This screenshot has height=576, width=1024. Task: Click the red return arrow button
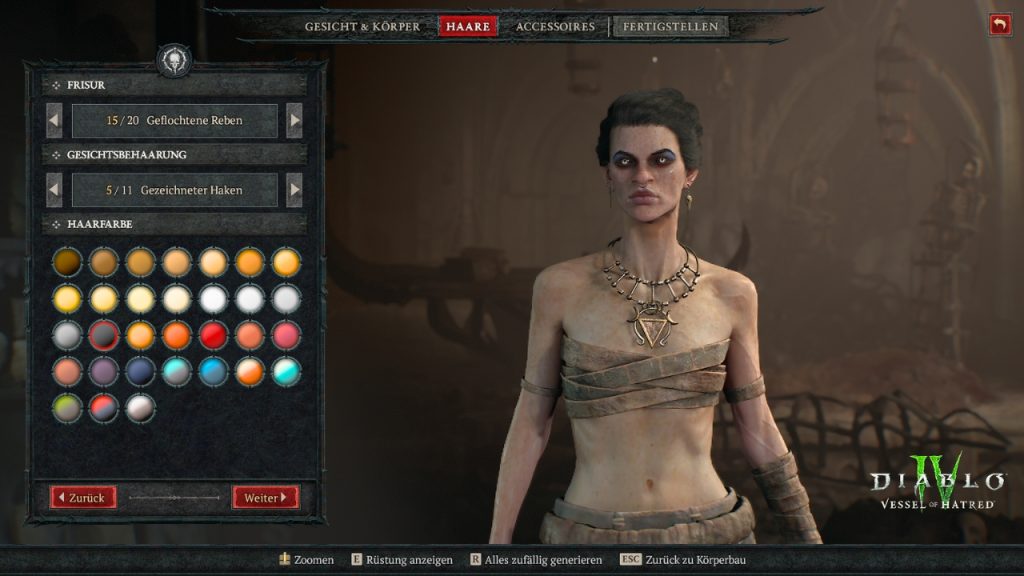point(1000,25)
